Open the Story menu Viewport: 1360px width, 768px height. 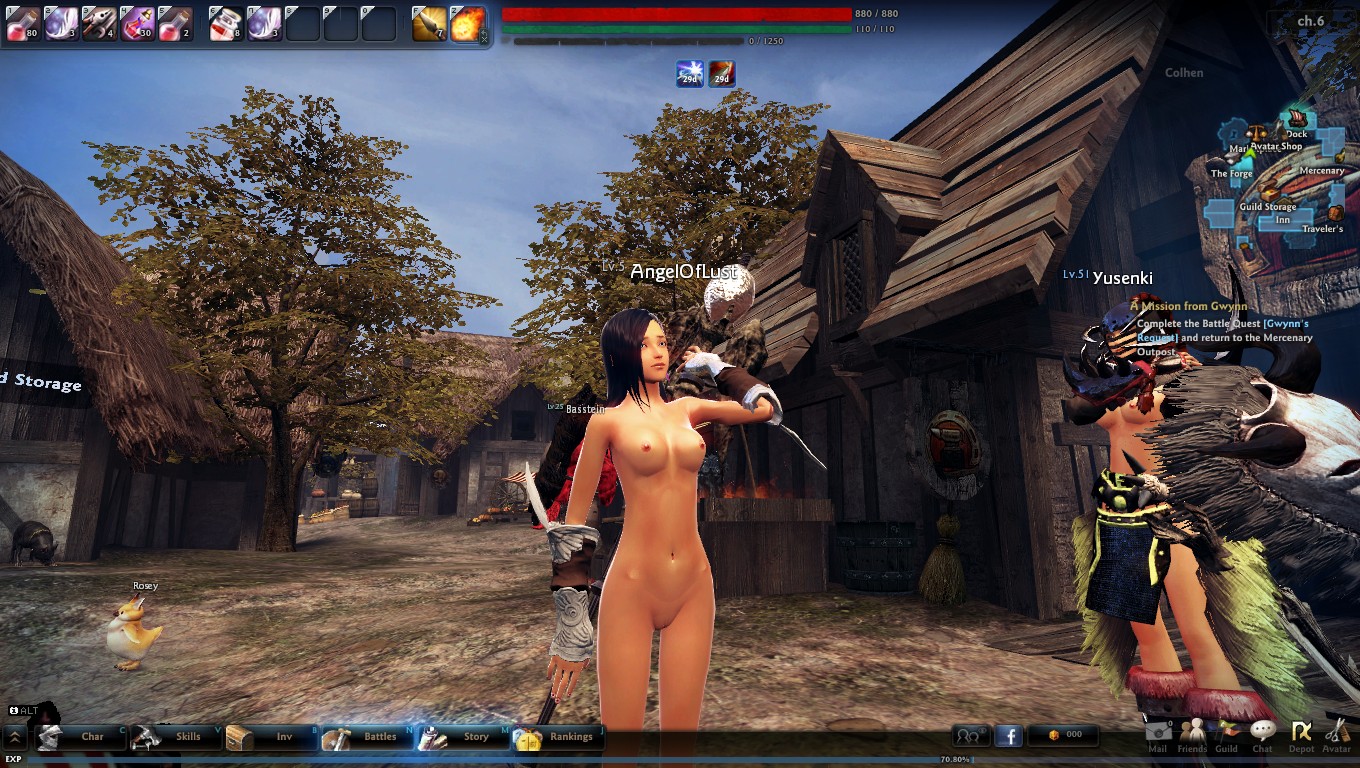pyautogui.click(x=463, y=737)
